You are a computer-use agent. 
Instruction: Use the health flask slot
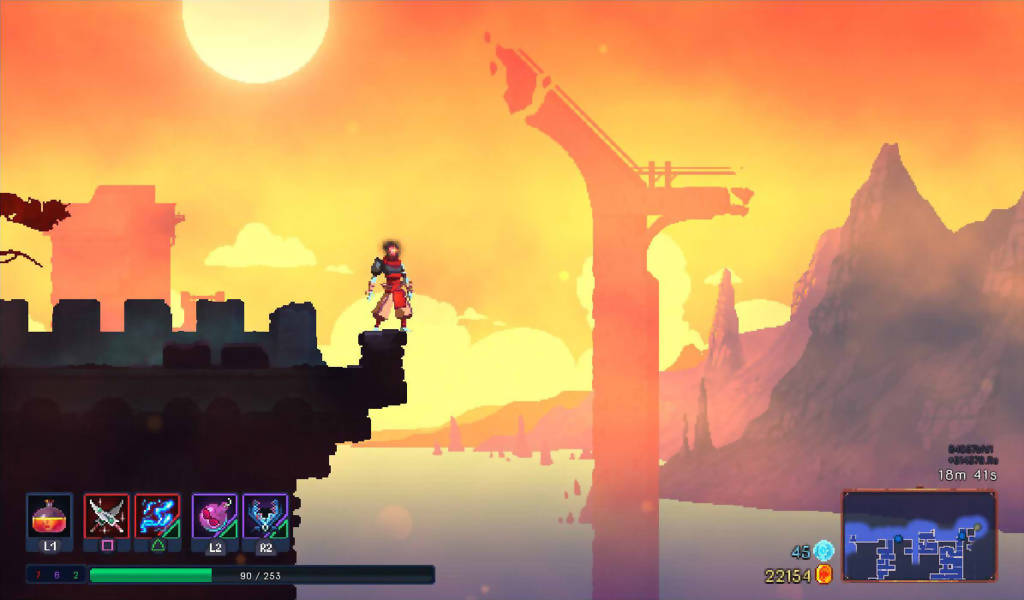[x=49, y=516]
